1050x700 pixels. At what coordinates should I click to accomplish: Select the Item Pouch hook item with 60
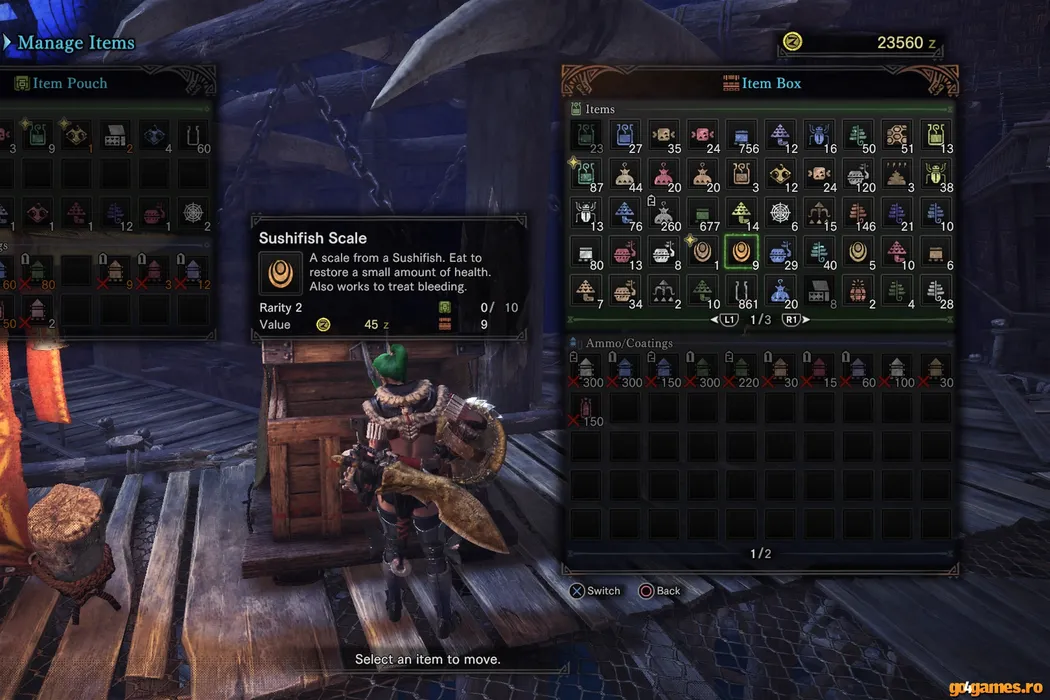point(194,136)
